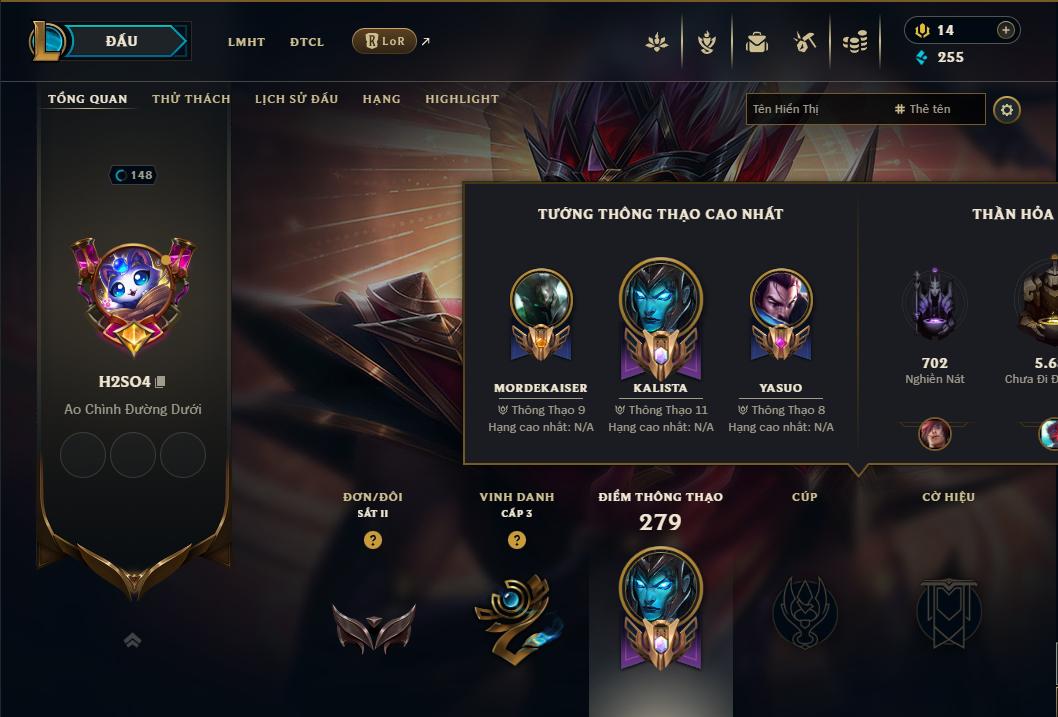Screen dimensions: 1058x717
Task: Open the HIGHLIGHT tab
Action: coord(461,99)
